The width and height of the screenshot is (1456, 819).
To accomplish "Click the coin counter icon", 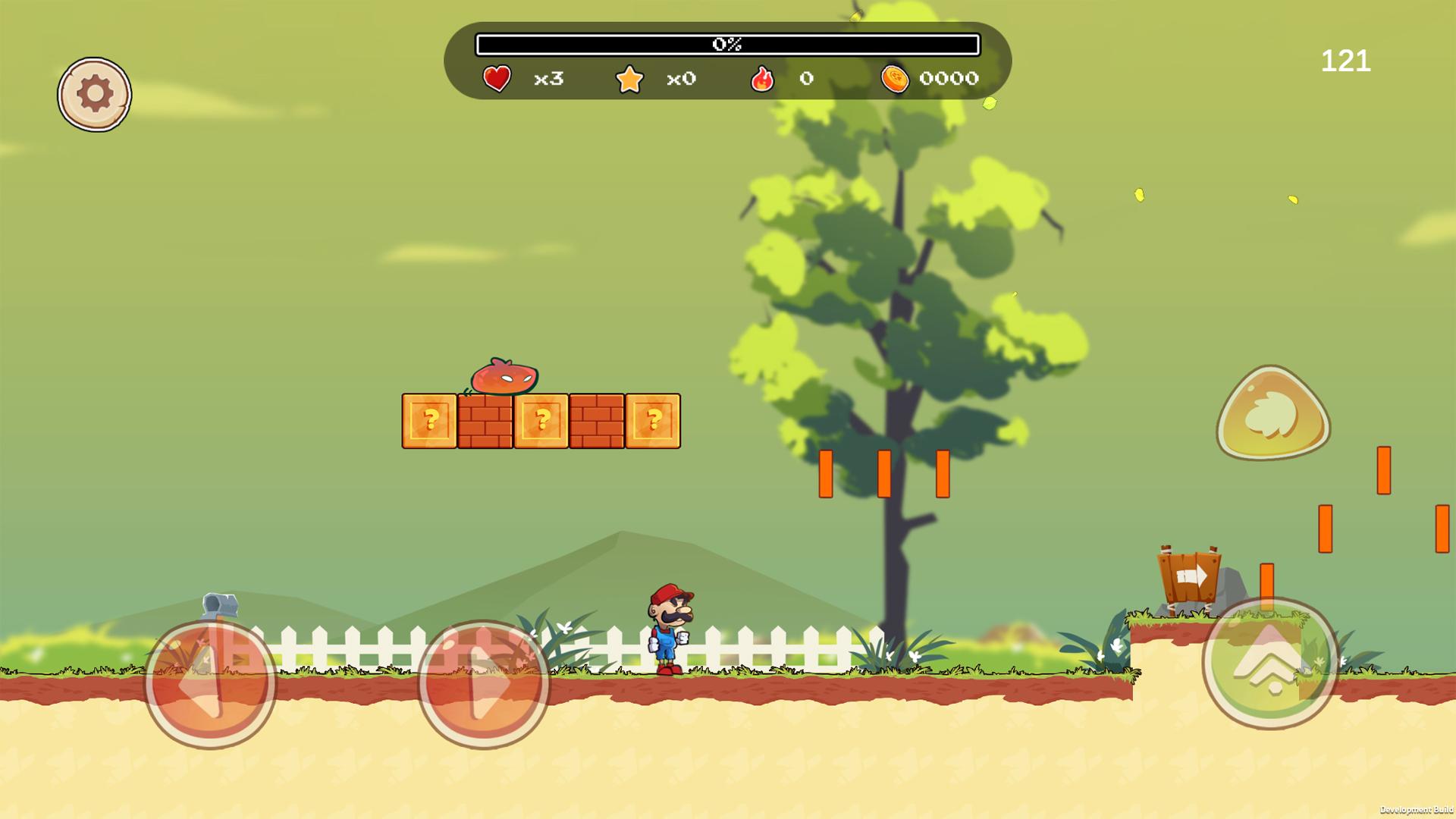I will pos(896,78).
